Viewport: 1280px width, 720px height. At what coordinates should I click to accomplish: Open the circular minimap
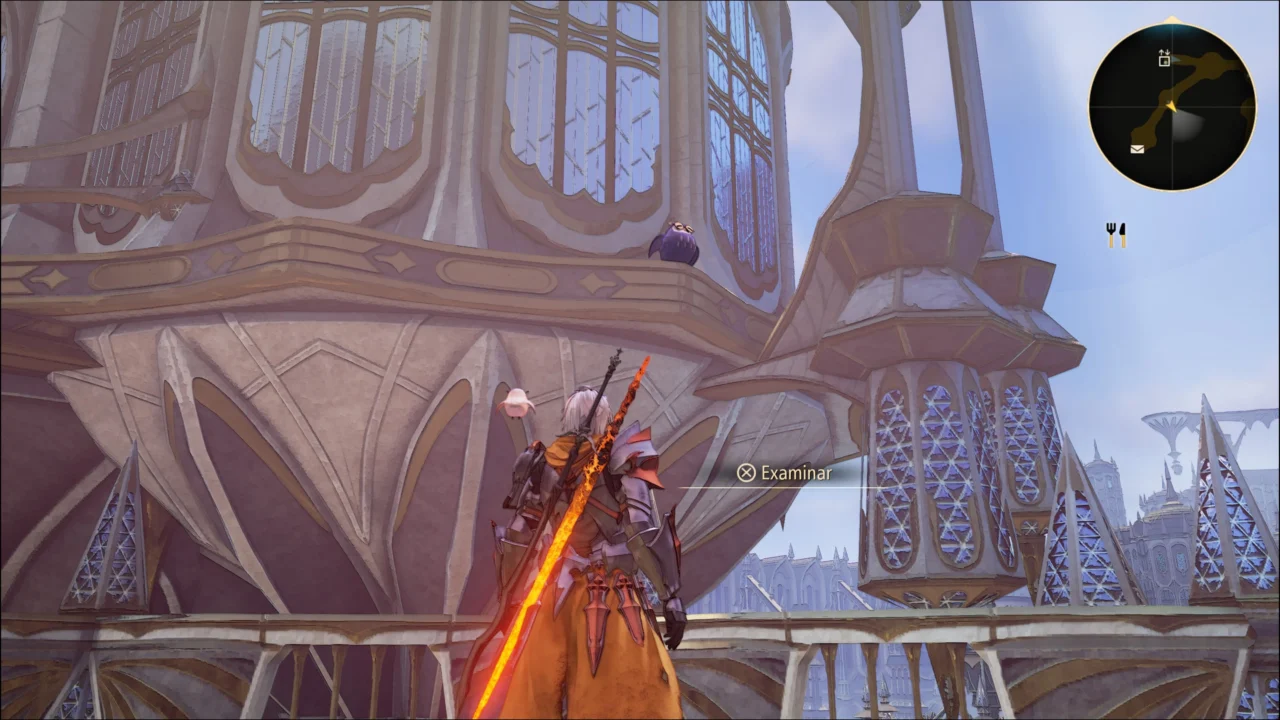[1171, 106]
